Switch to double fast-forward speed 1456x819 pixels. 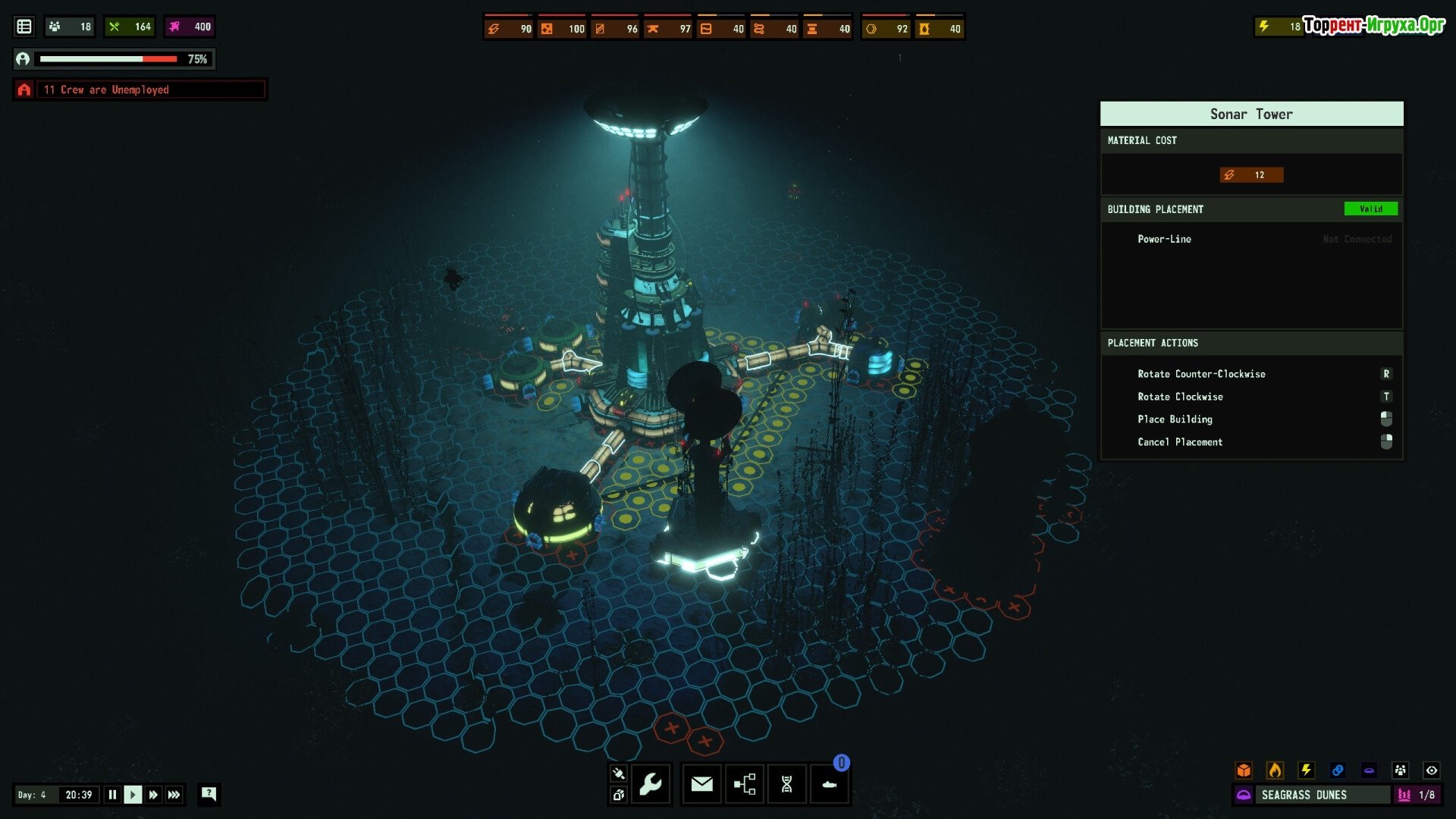click(x=153, y=795)
